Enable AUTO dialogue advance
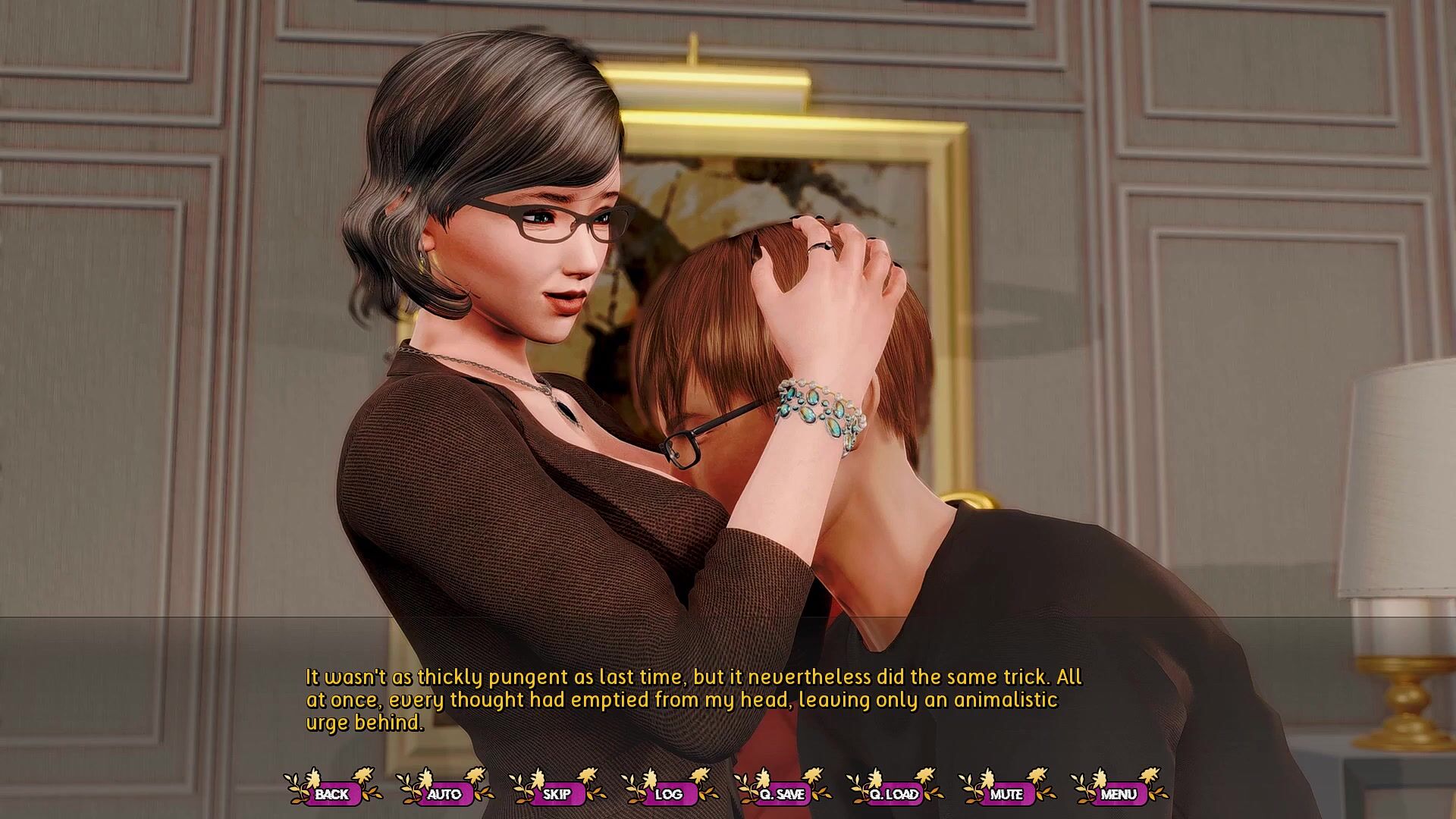This screenshot has width=1456, height=819. [x=444, y=794]
